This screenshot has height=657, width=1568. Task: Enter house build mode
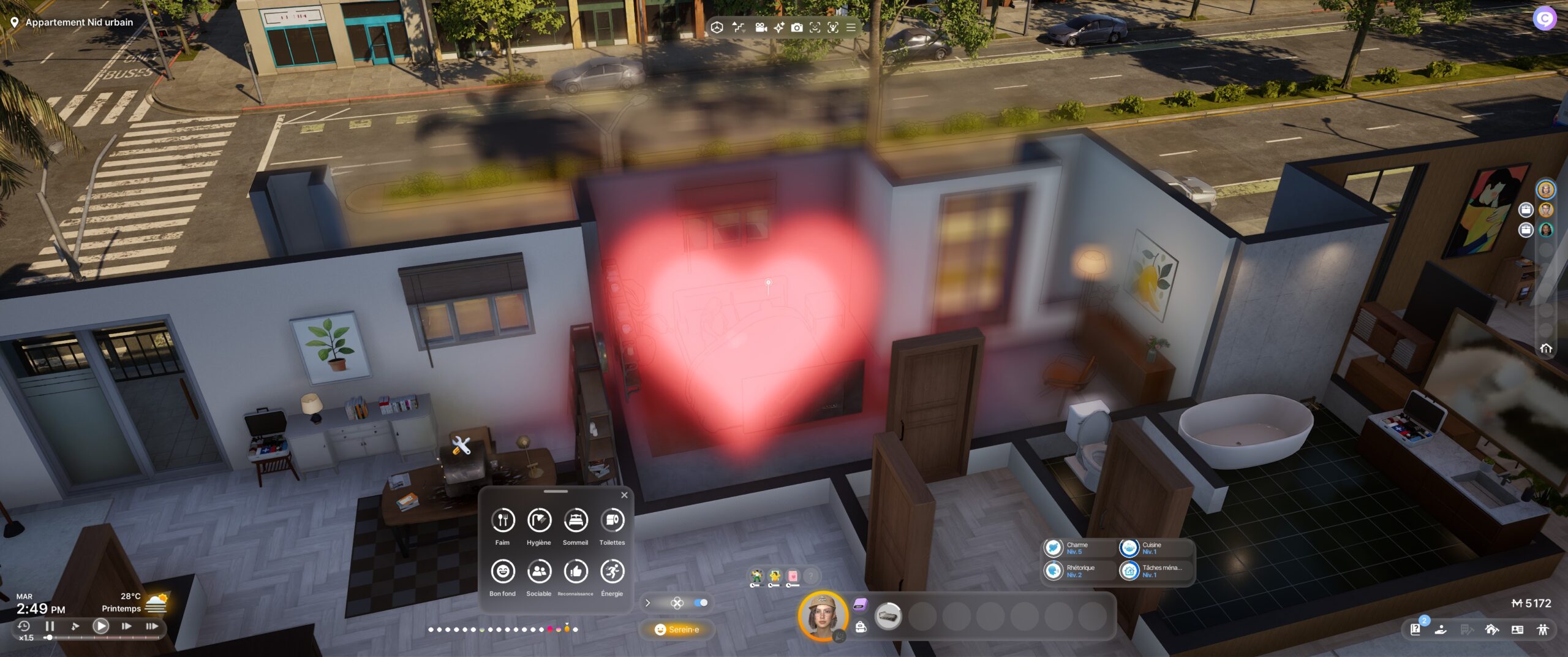pyautogui.click(x=1491, y=629)
